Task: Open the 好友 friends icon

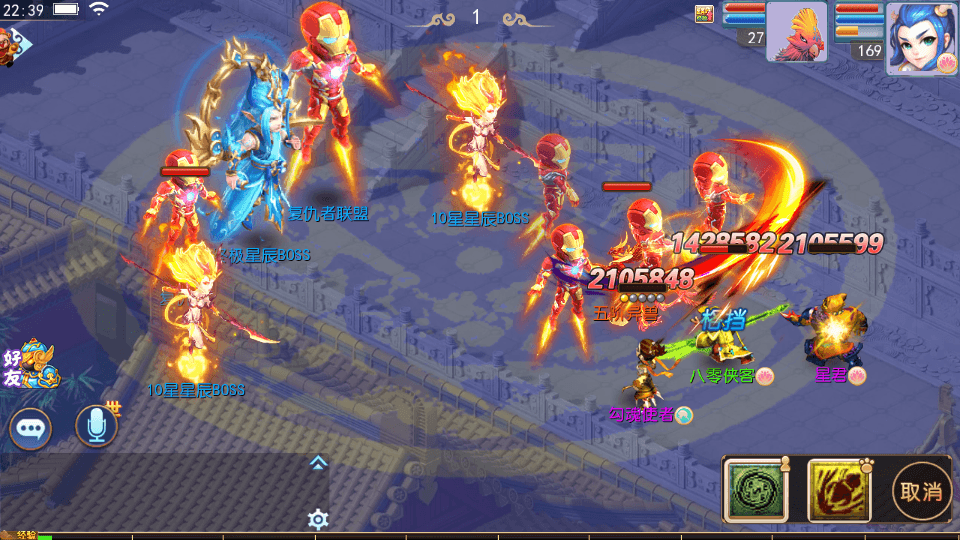Action: coord(26,363)
